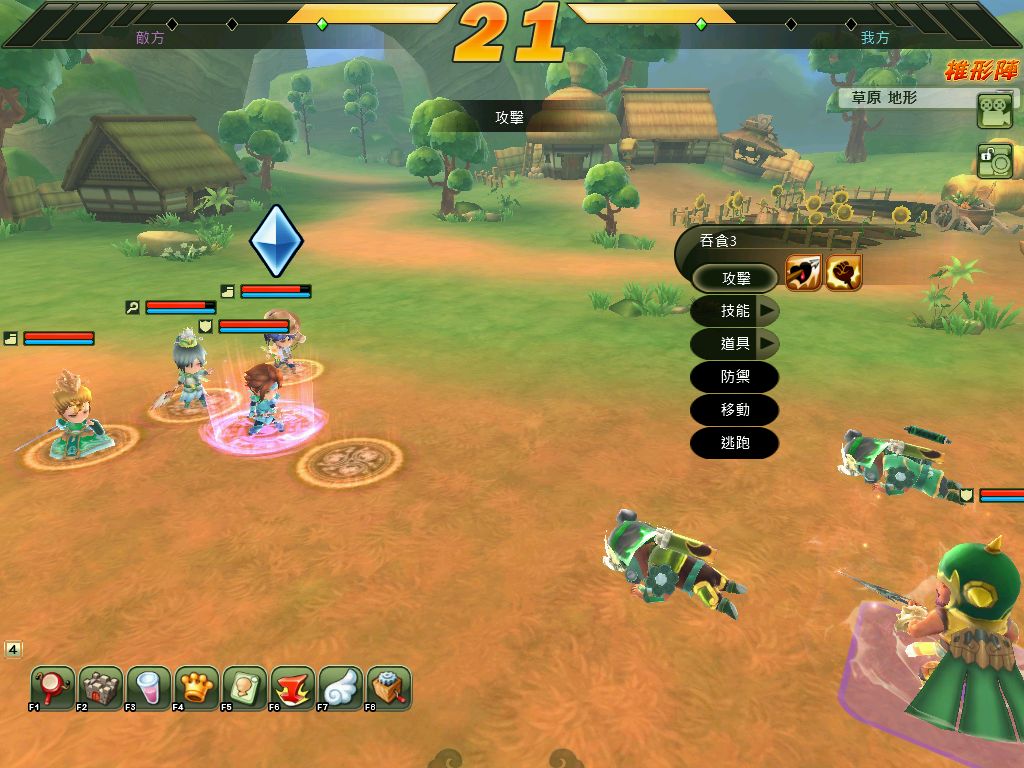
Task: Open the character card F5 shortcut
Action: [245, 688]
